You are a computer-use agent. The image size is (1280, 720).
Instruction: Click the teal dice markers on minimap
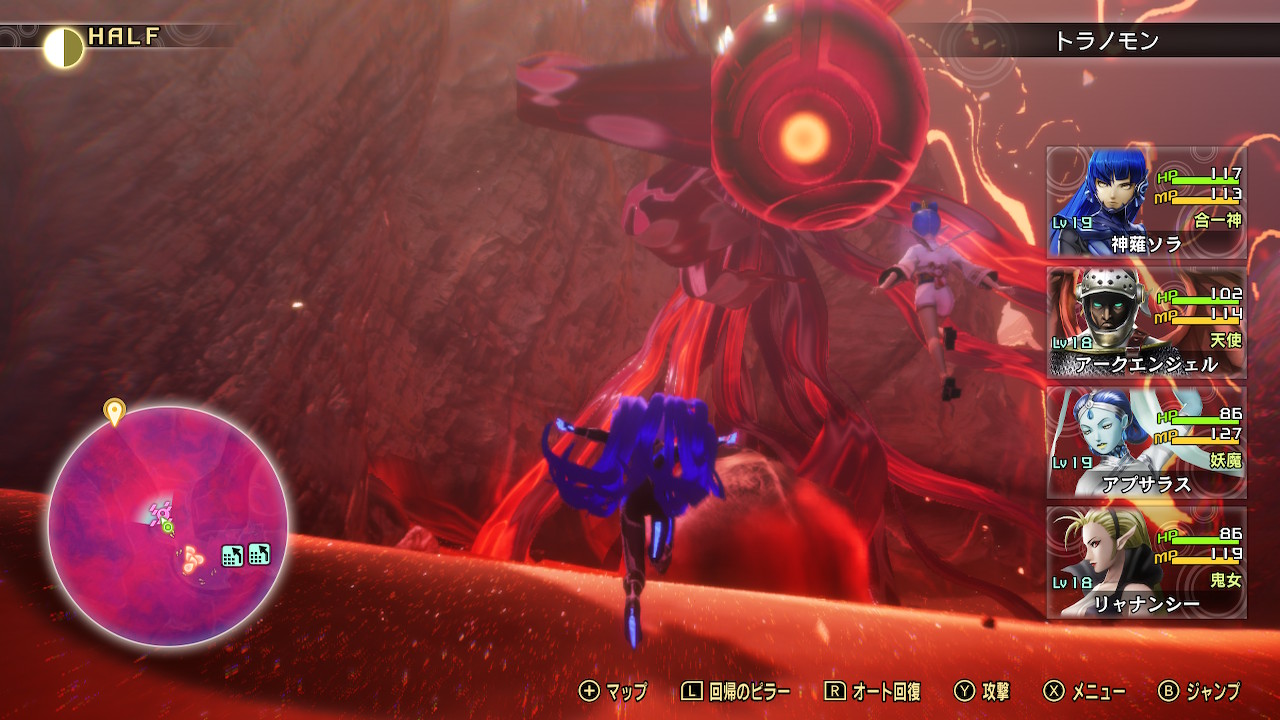pos(246,555)
